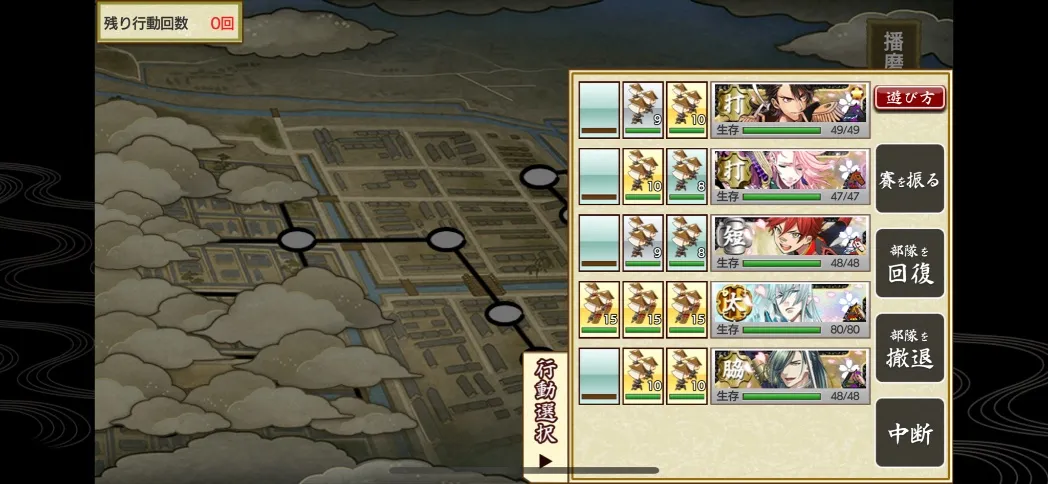Tap the 中断 suspend button
1048x484 pixels.
click(x=909, y=433)
